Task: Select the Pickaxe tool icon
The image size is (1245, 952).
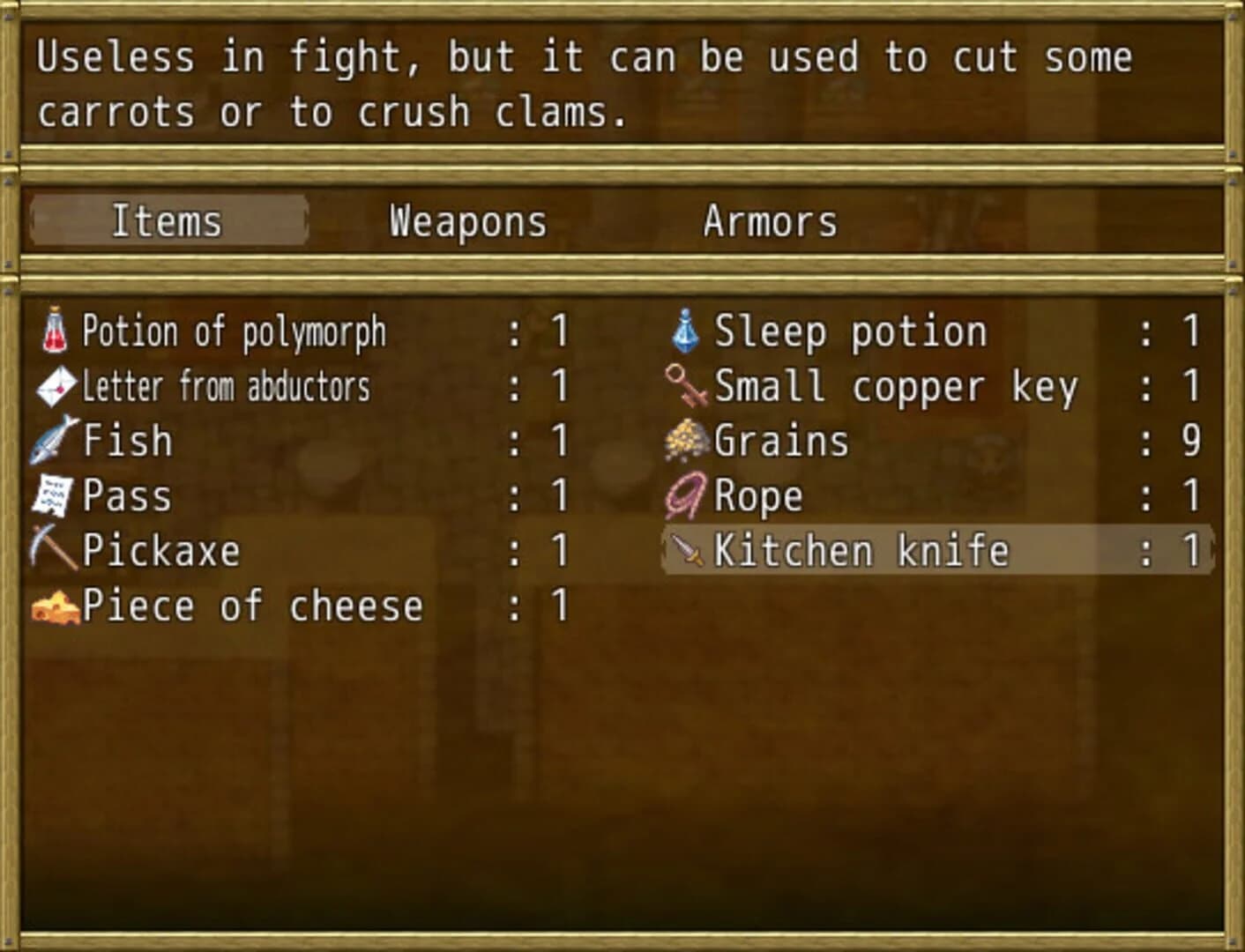Action: click(53, 551)
